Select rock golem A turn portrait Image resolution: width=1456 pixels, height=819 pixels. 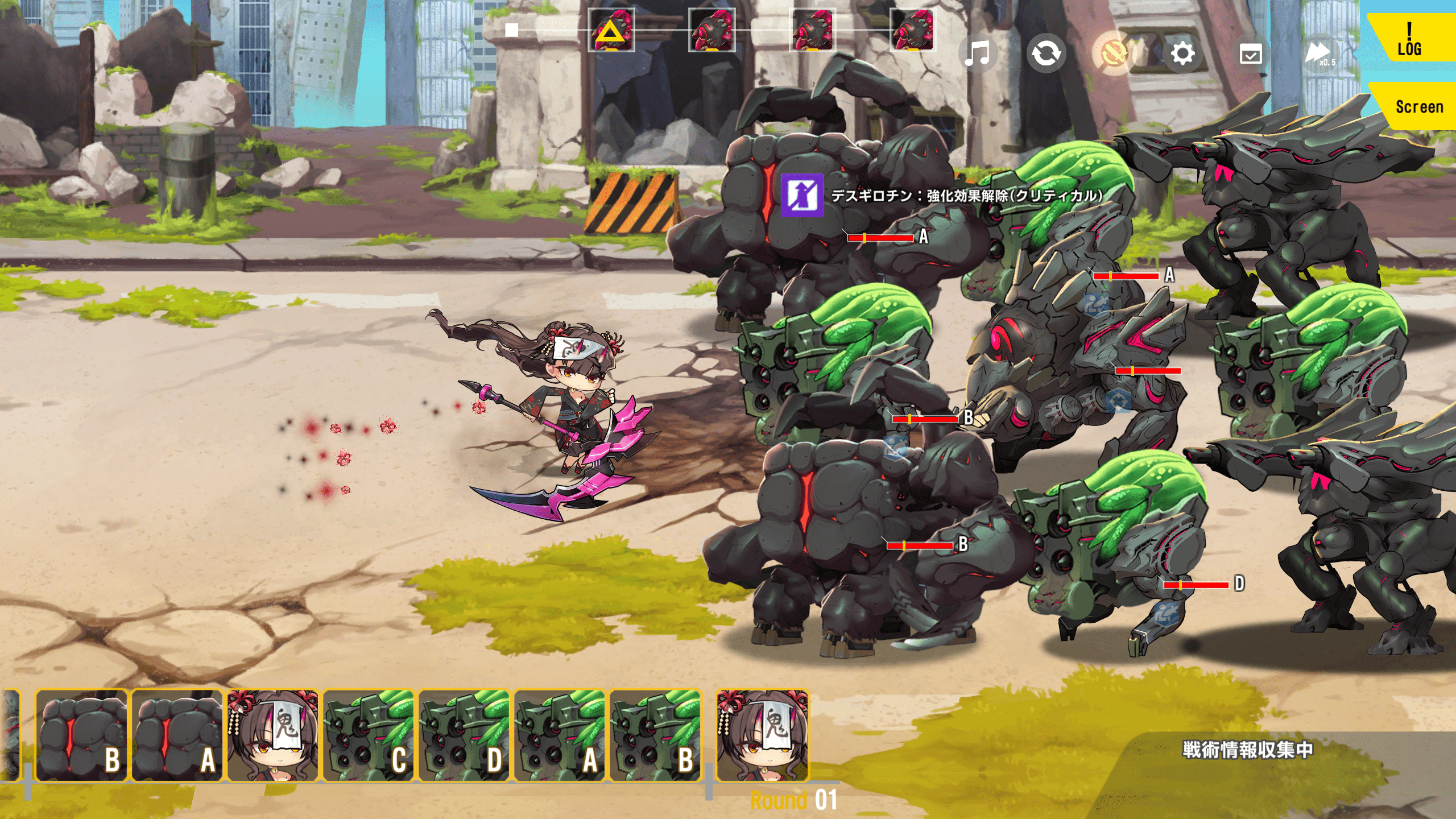click(x=177, y=736)
